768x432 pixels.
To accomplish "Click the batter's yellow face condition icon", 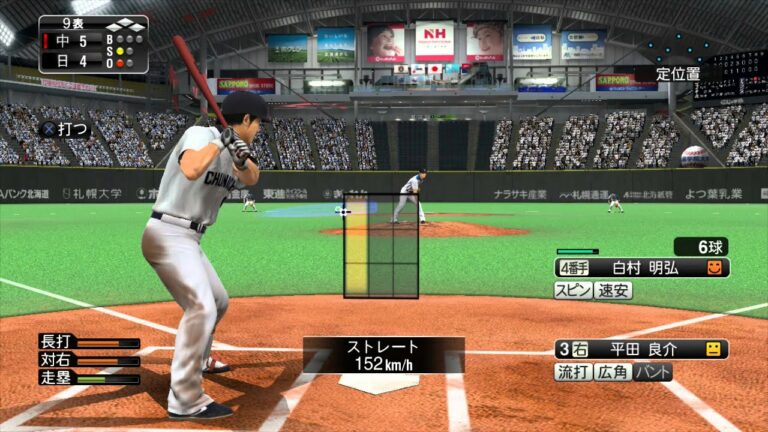I will coord(713,349).
